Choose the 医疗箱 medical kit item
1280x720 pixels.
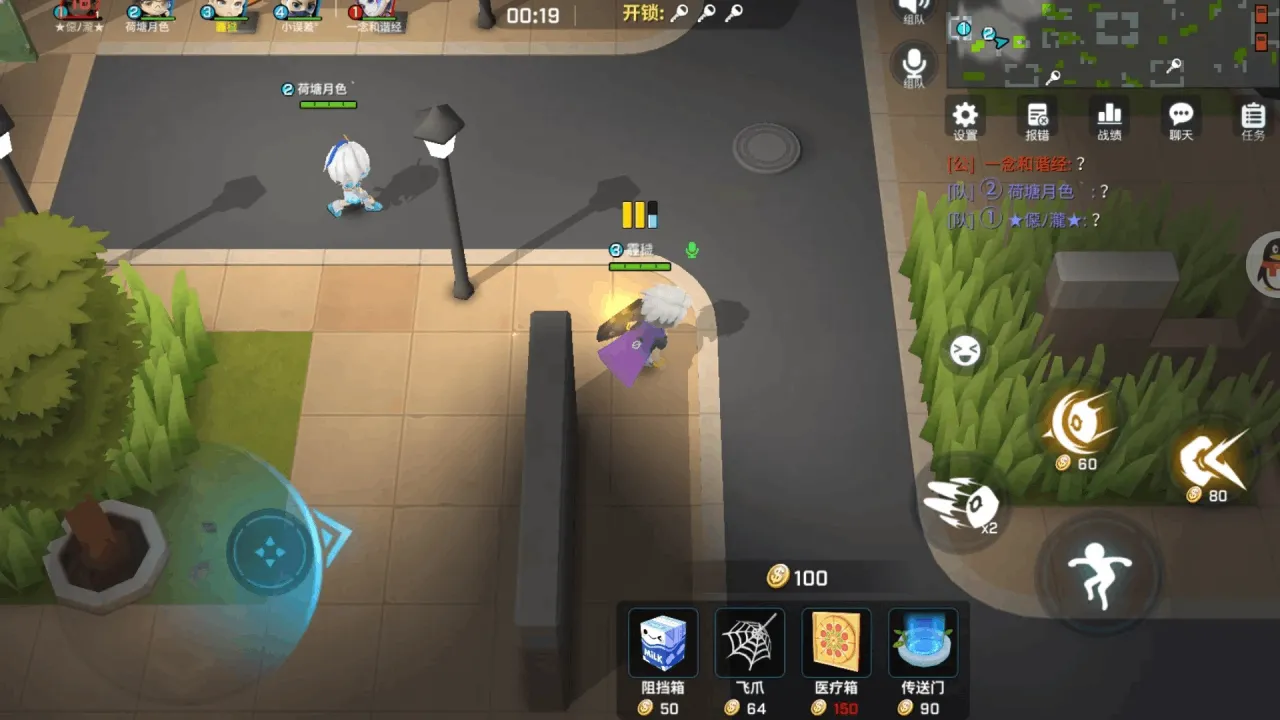coord(836,643)
